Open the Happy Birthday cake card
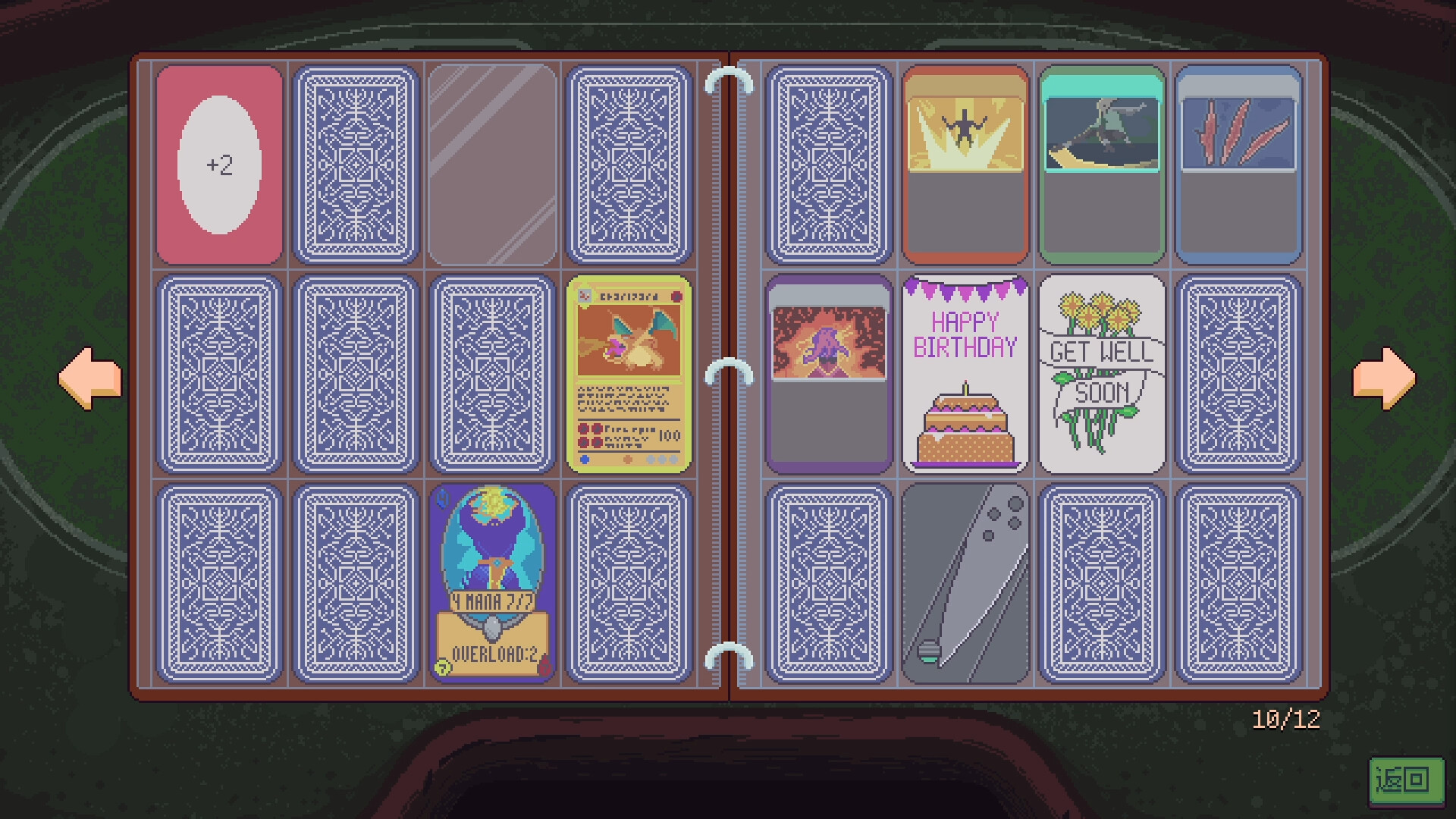Image resolution: width=1456 pixels, height=819 pixels. point(965,375)
